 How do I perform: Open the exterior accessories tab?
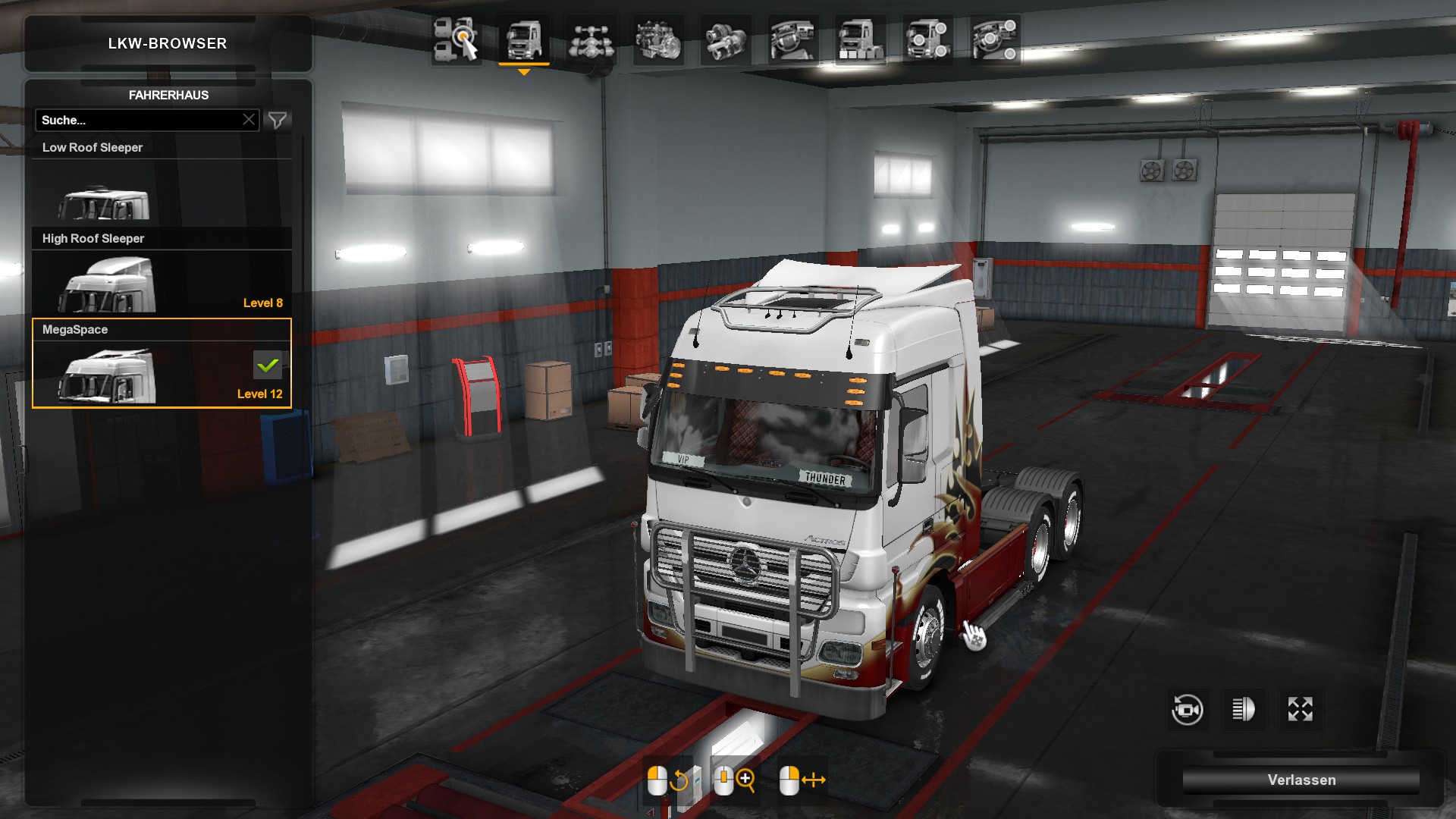click(x=927, y=39)
